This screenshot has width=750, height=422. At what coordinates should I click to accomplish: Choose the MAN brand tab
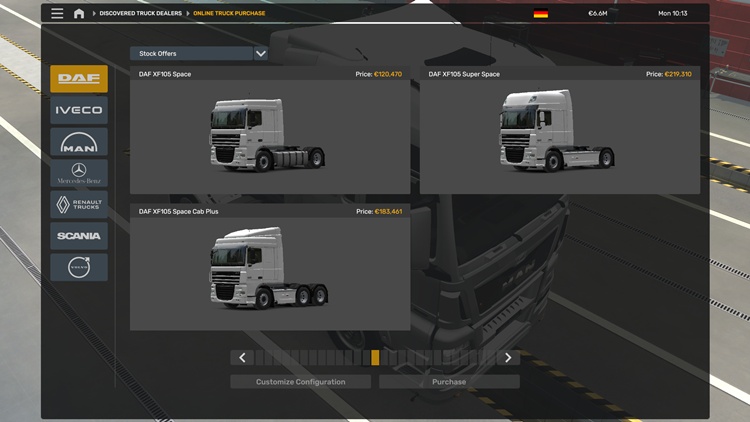tap(79, 142)
